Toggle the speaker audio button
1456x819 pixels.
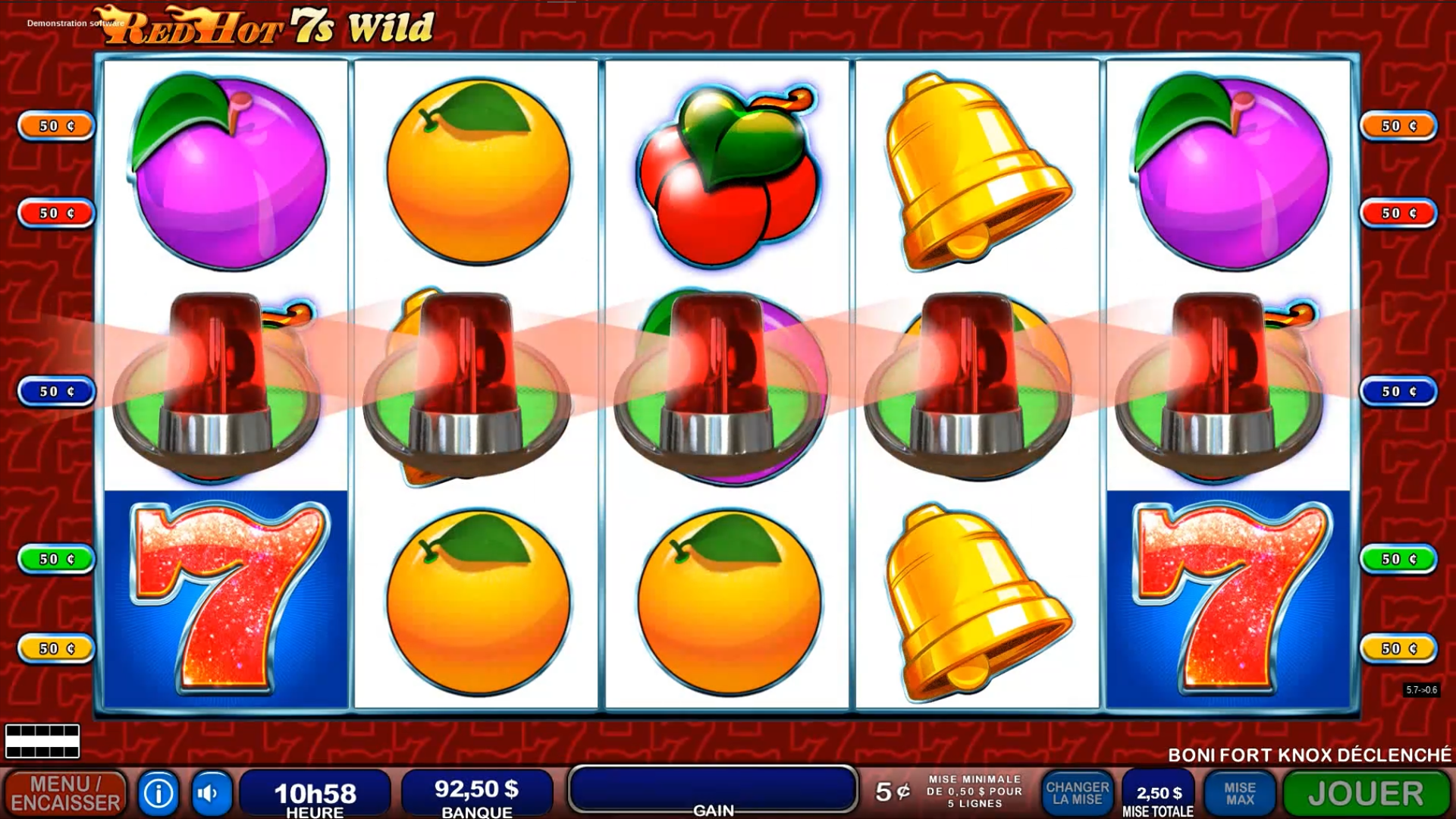[211, 792]
